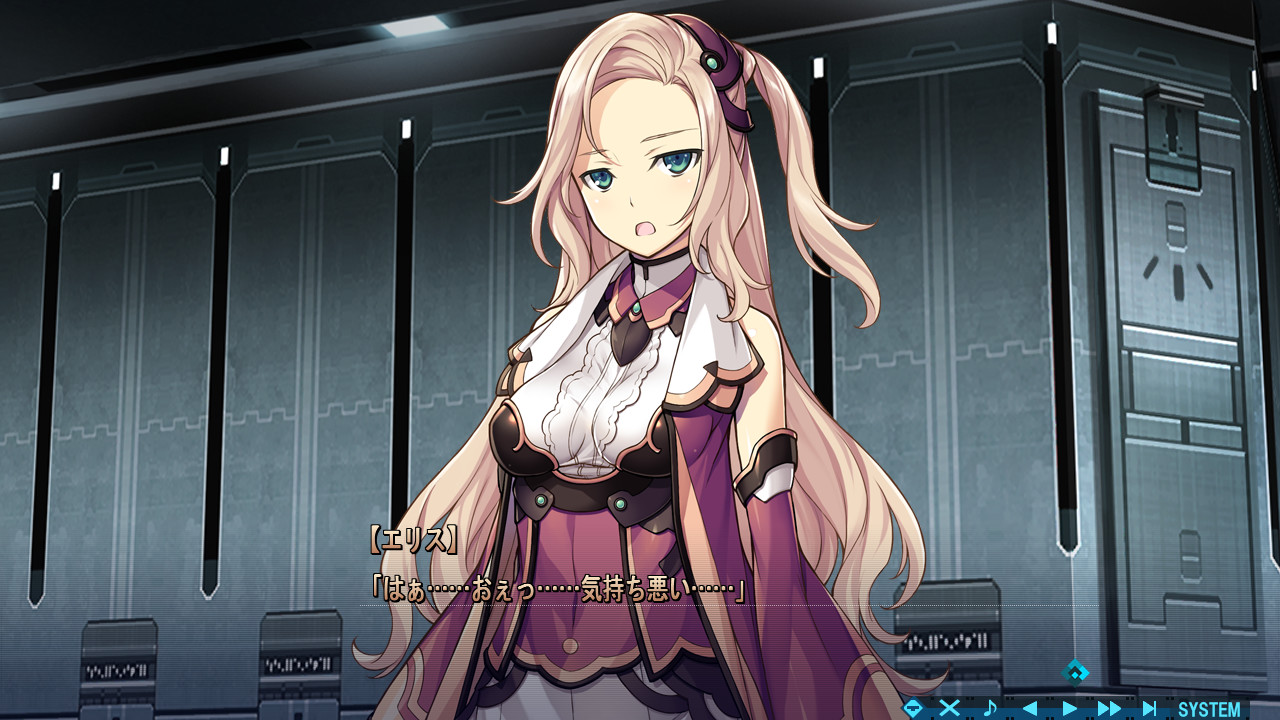
Task: Advance the text using the play arrow icon
Action: pyautogui.click(x=1070, y=707)
